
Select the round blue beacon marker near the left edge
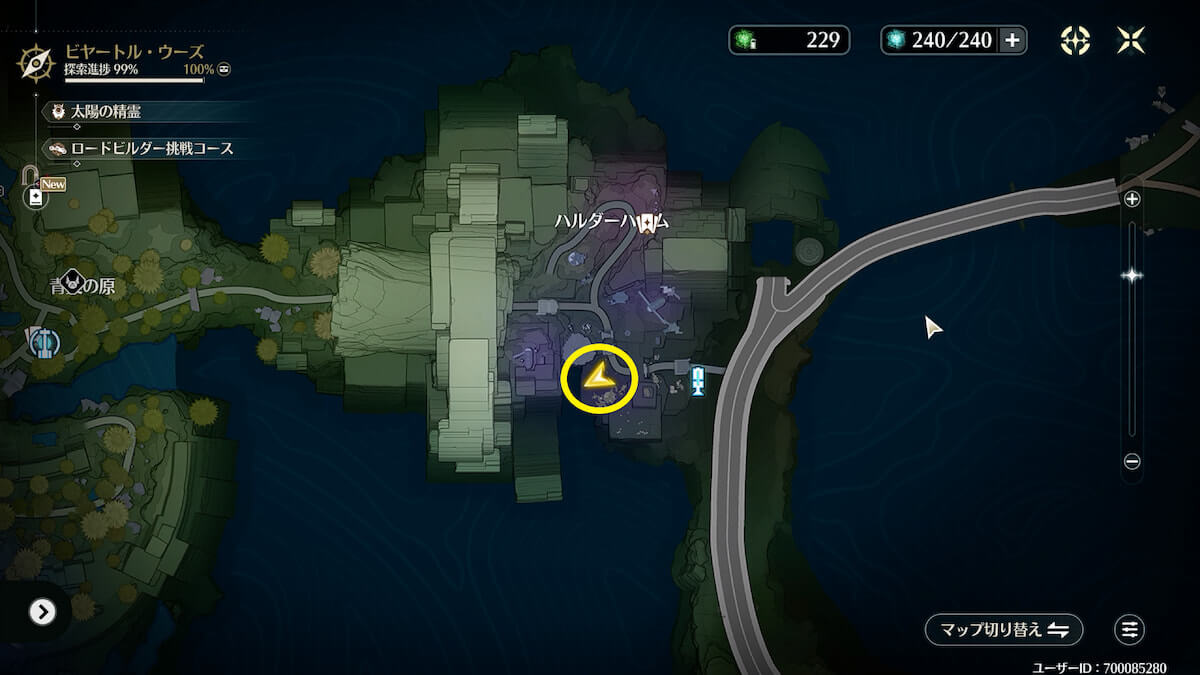(44, 343)
